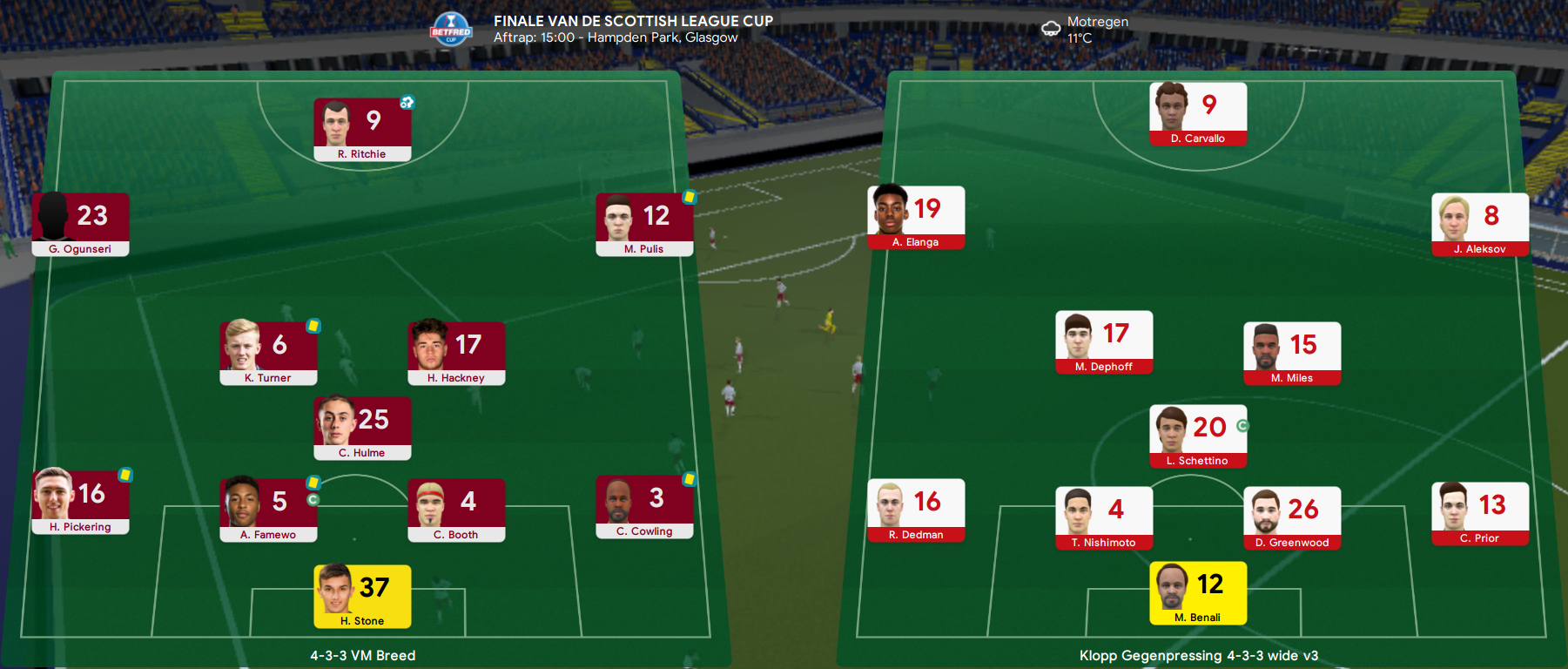
Task: Select T. Nishimoto's defender card
Action: (x=1104, y=517)
